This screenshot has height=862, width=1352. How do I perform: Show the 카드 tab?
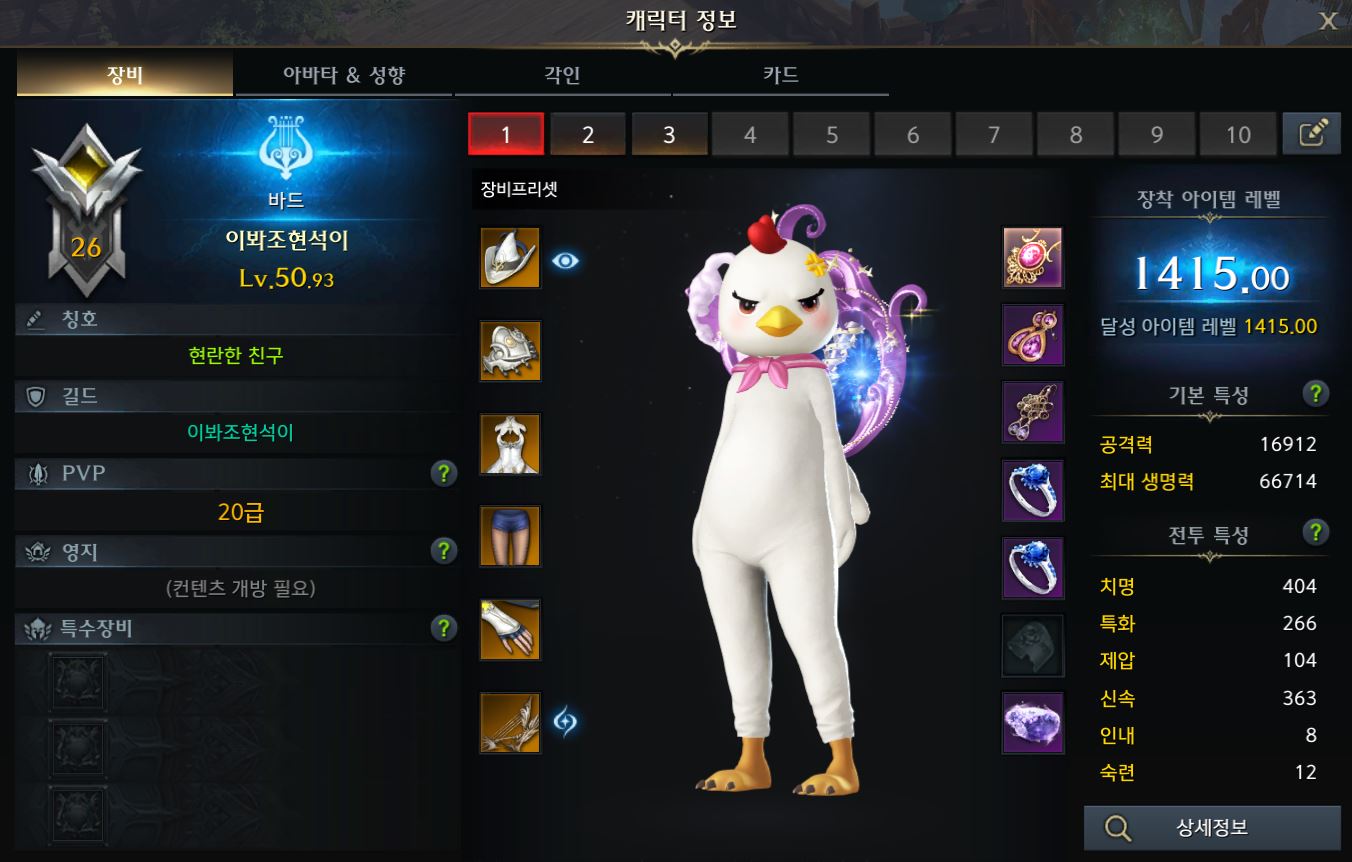pos(780,76)
